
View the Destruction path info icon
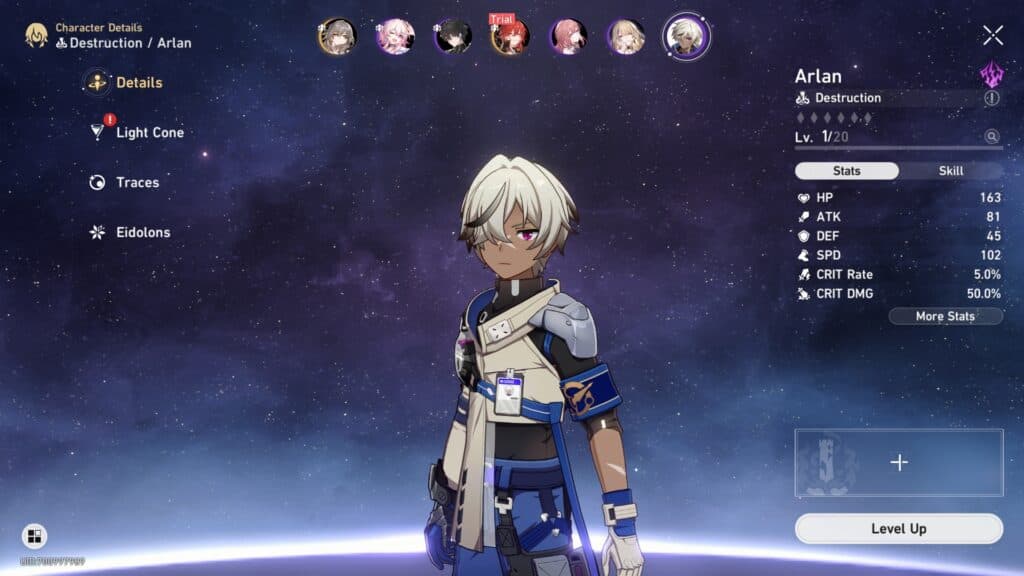991,98
